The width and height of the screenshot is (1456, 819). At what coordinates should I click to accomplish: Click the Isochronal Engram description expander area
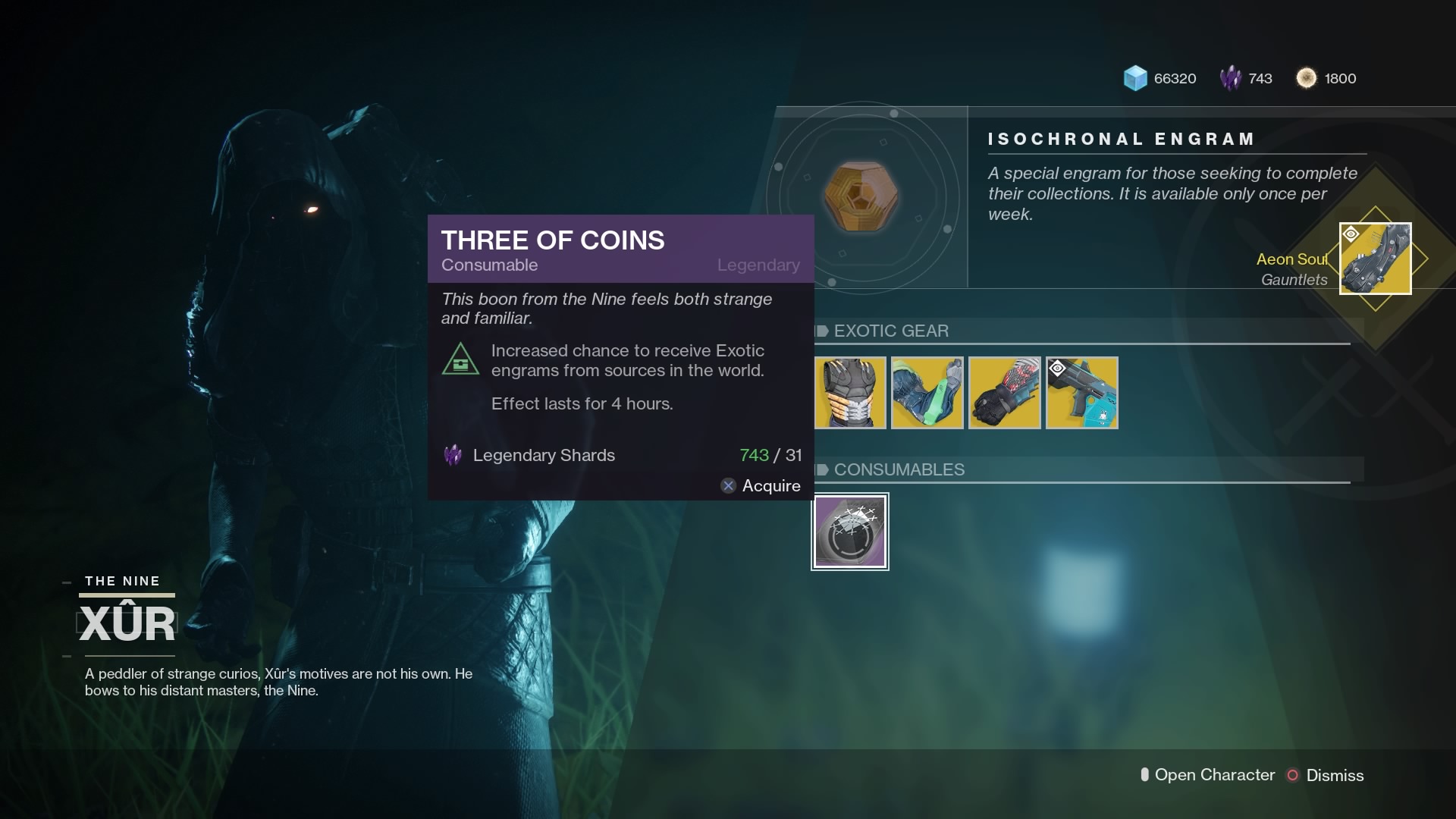coord(1172,193)
